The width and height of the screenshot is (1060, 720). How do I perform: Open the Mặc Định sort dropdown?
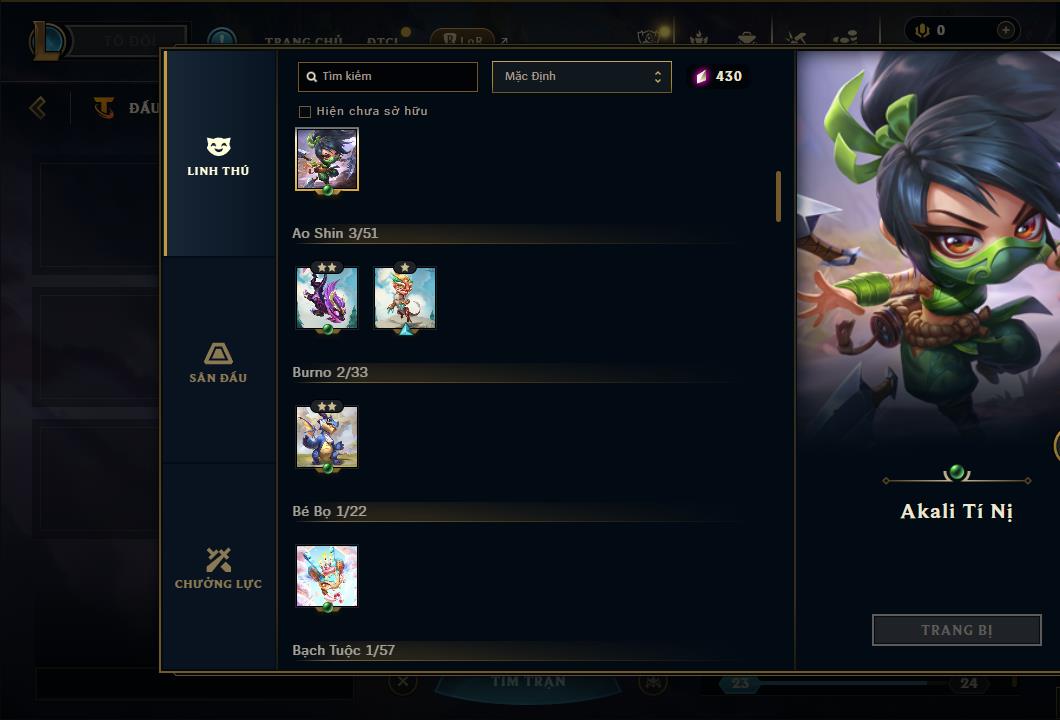click(x=581, y=77)
